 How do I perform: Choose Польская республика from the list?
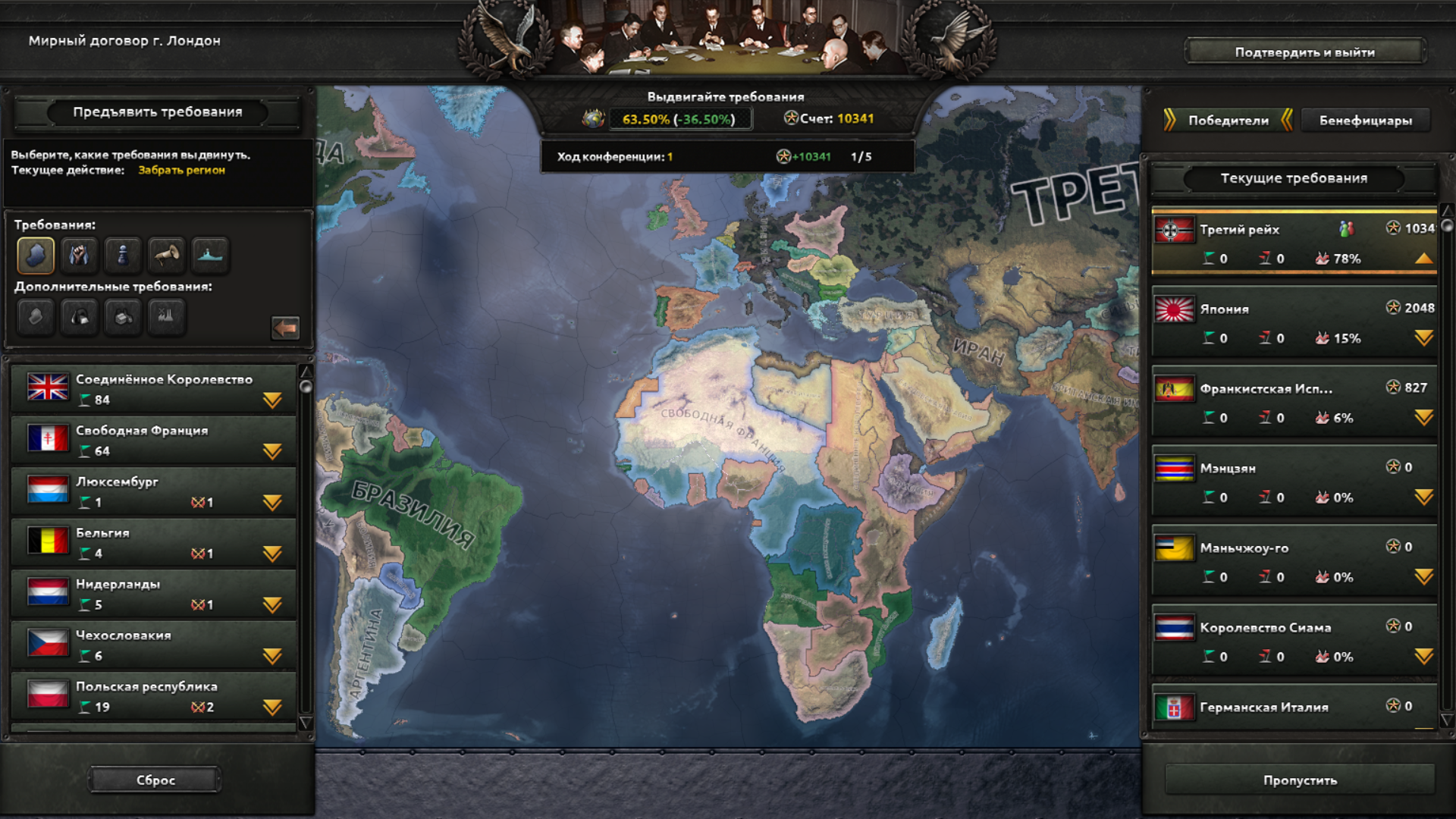click(x=152, y=695)
